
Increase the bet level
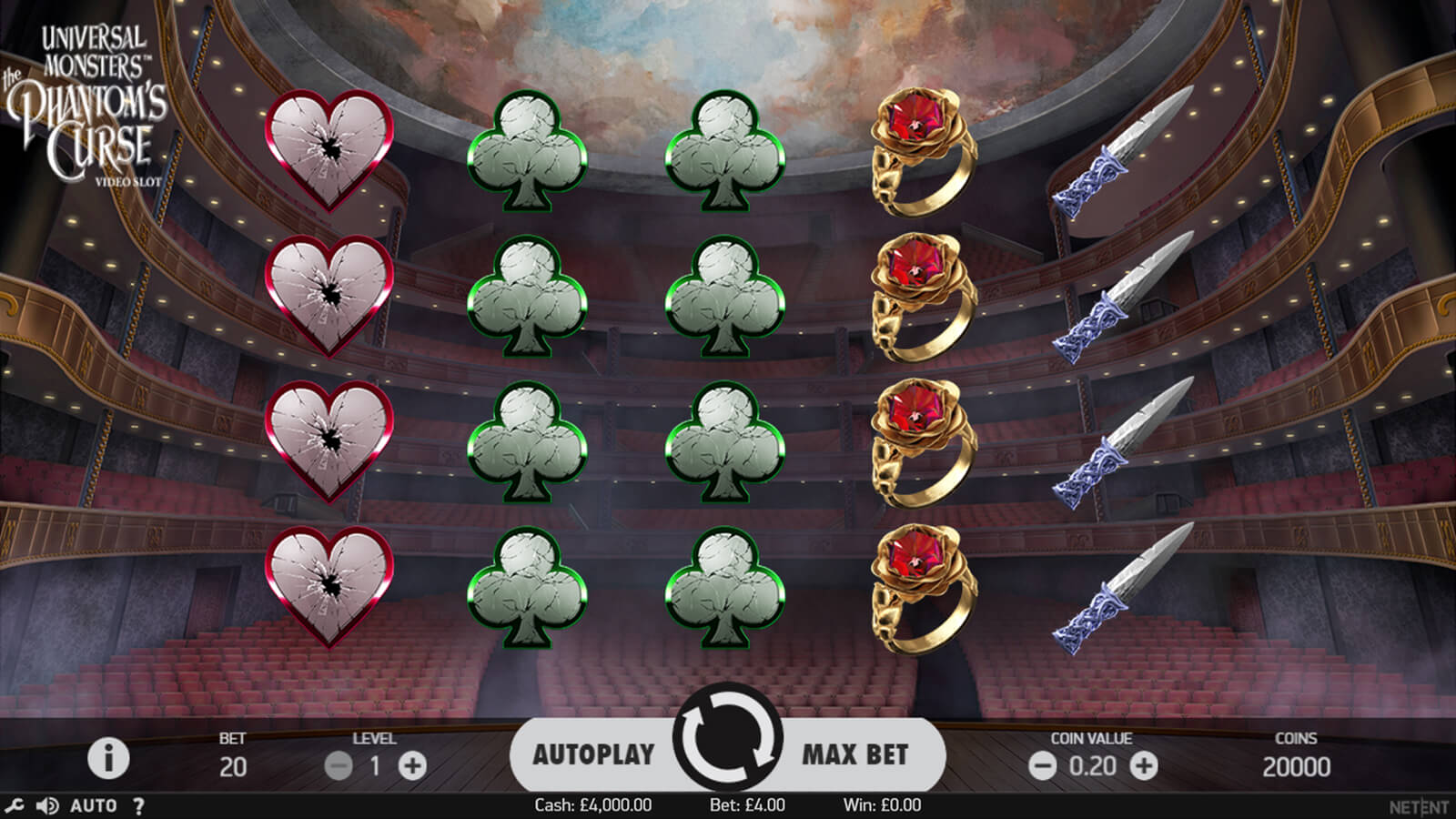412,766
